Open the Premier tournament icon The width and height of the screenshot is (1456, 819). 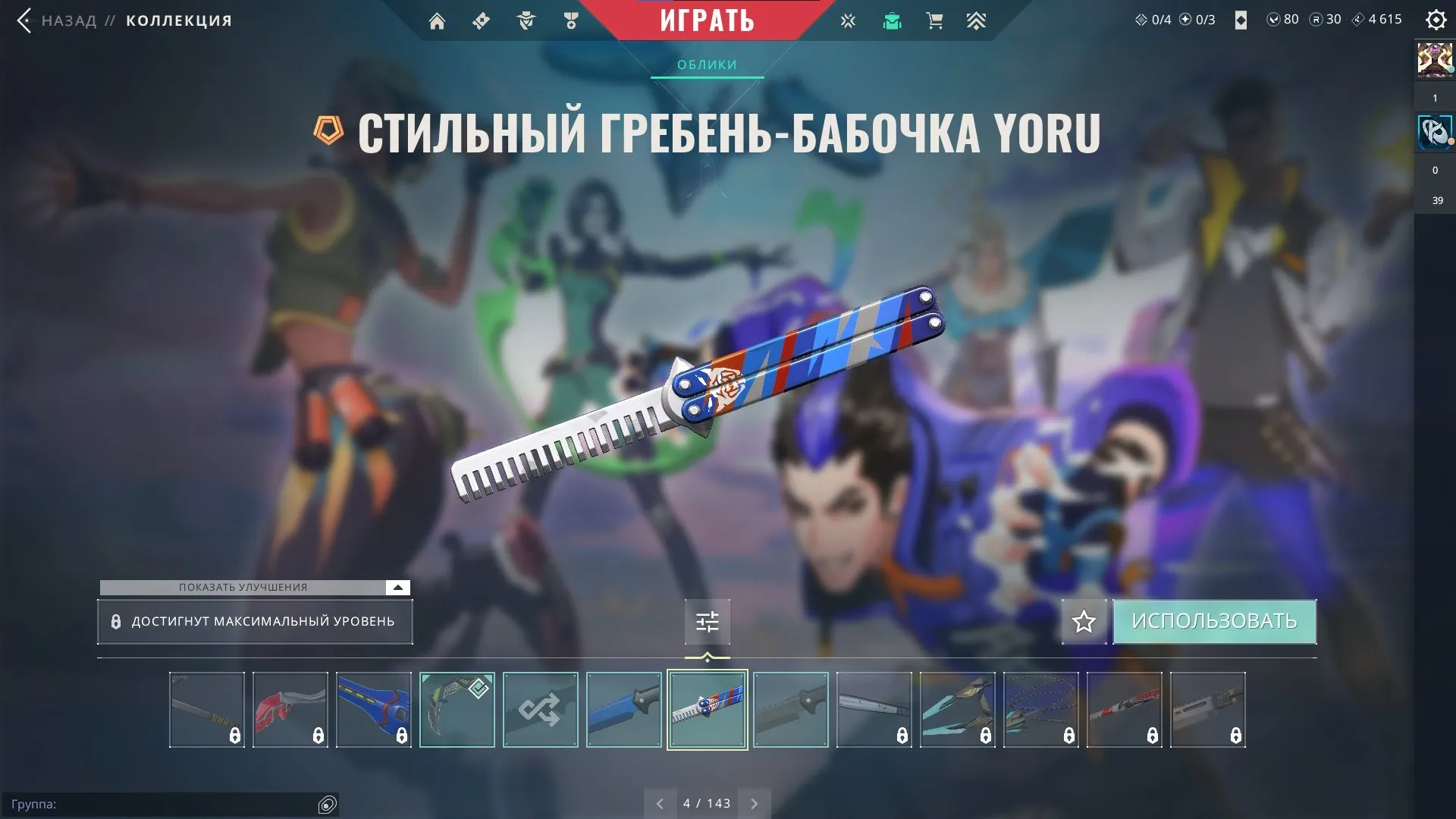click(x=977, y=20)
